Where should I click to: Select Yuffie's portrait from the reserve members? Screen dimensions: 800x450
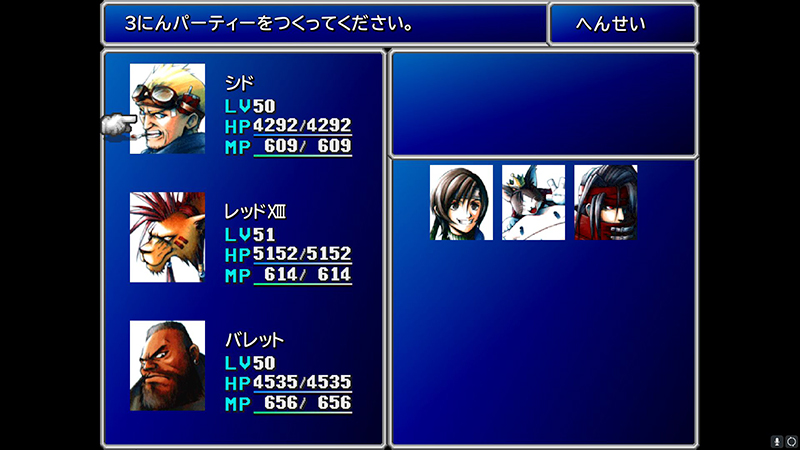click(461, 202)
